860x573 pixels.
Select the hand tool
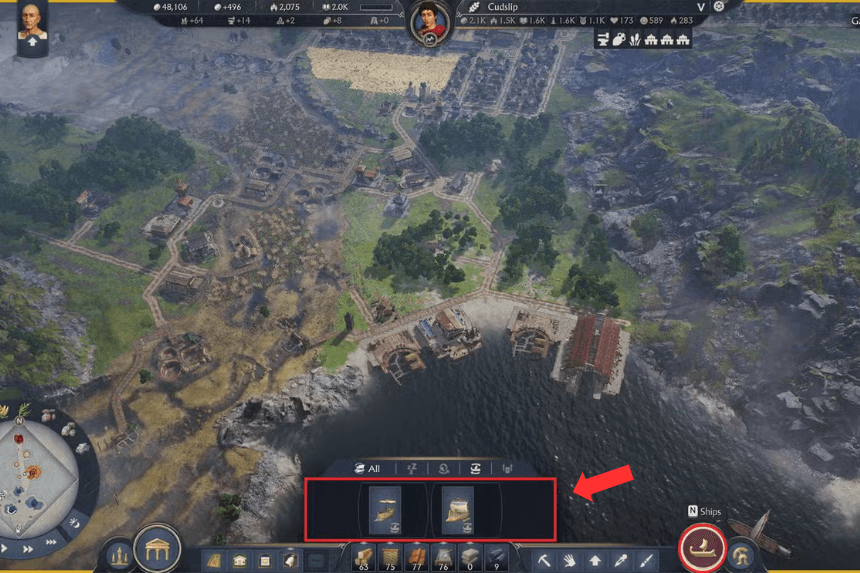570,560
